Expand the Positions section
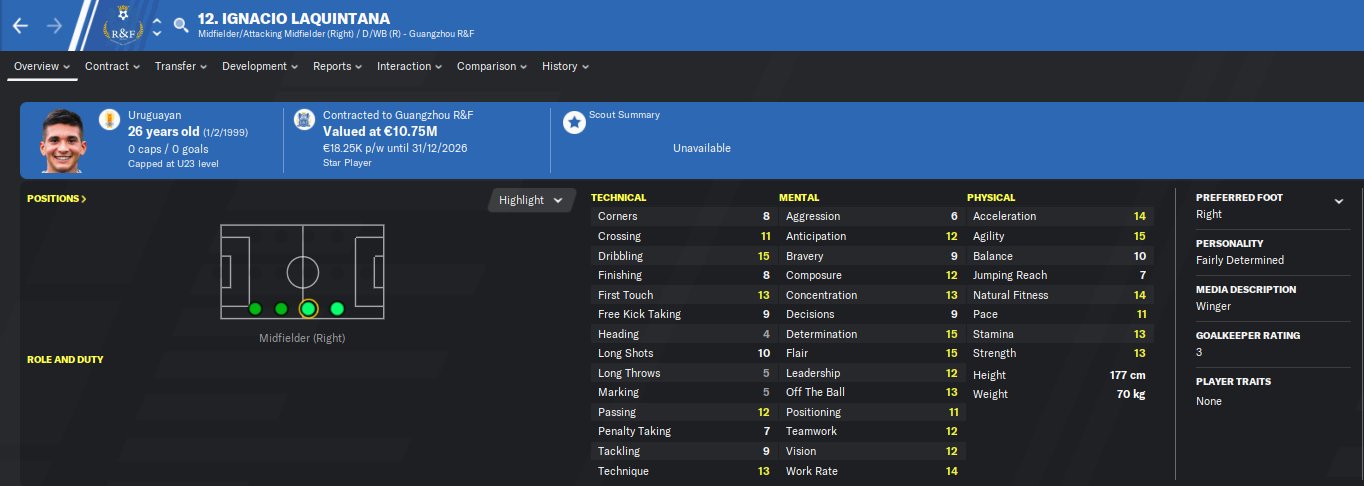This screenshot has height=486, width=1364. (x=57, y=199)
